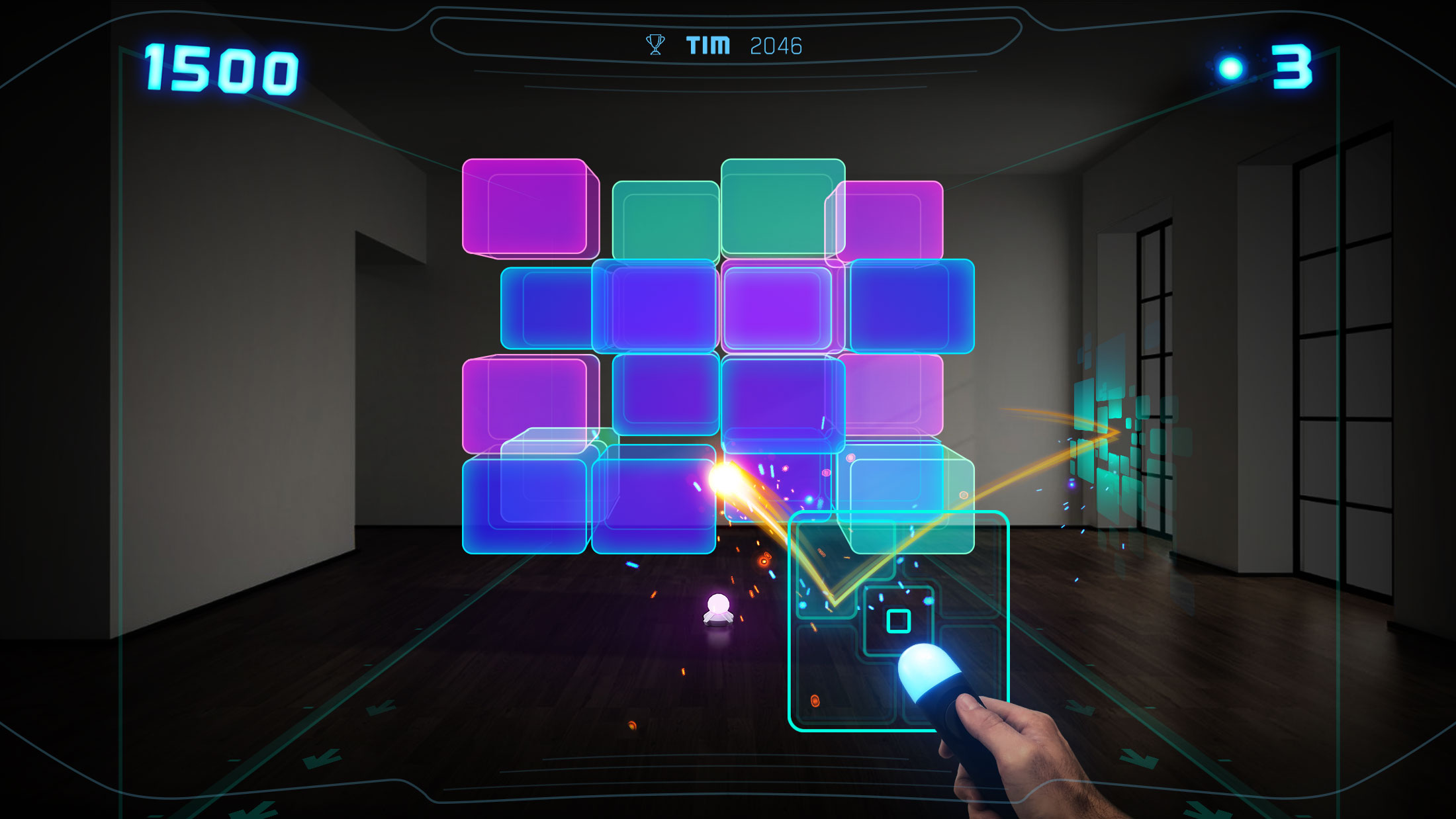Click the trophy icon beside TIM
The height and width of the screenshot is (819, 1456).
(x=655, y=44)
